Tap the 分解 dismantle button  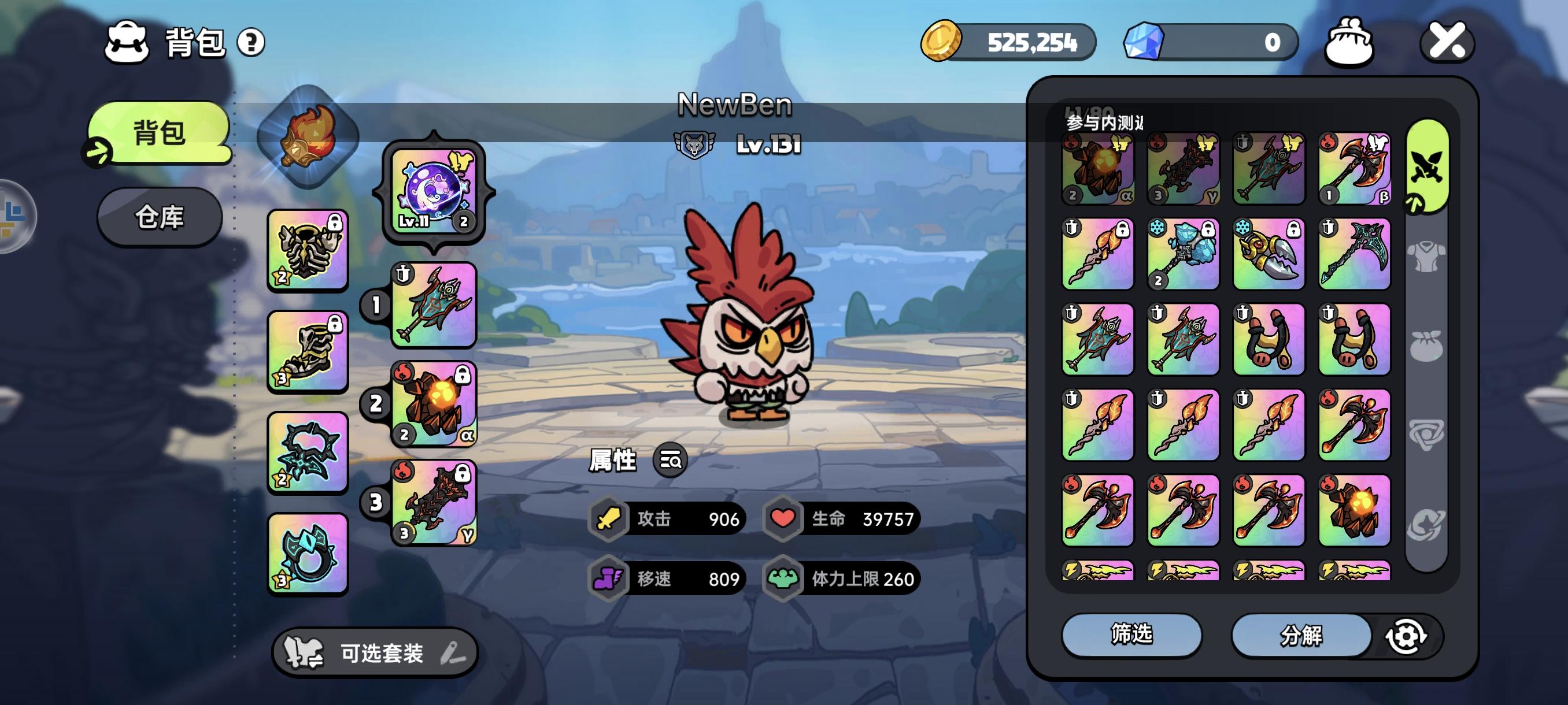[1301, 636]
